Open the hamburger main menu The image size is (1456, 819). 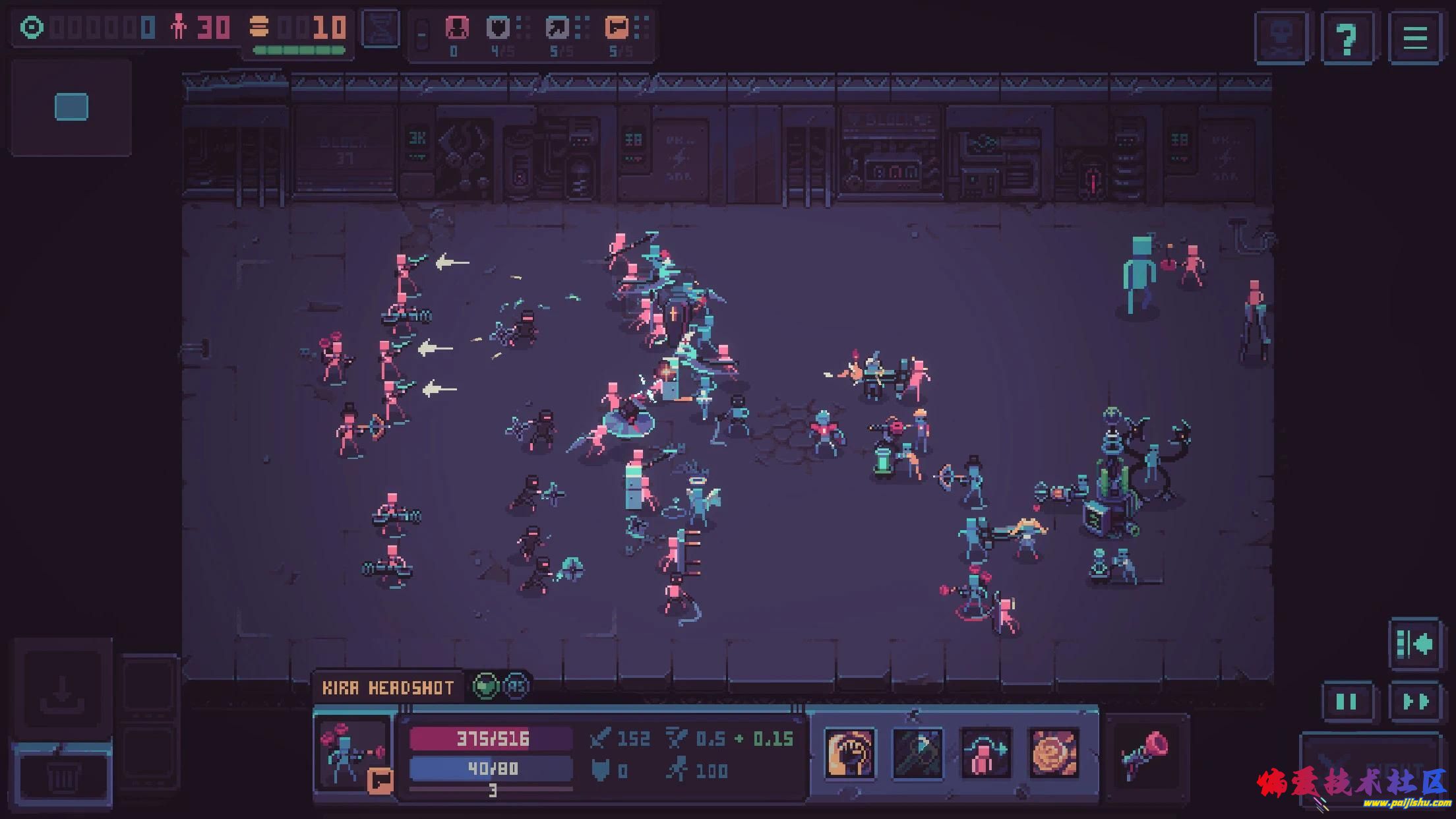[x=1415, y=38]
